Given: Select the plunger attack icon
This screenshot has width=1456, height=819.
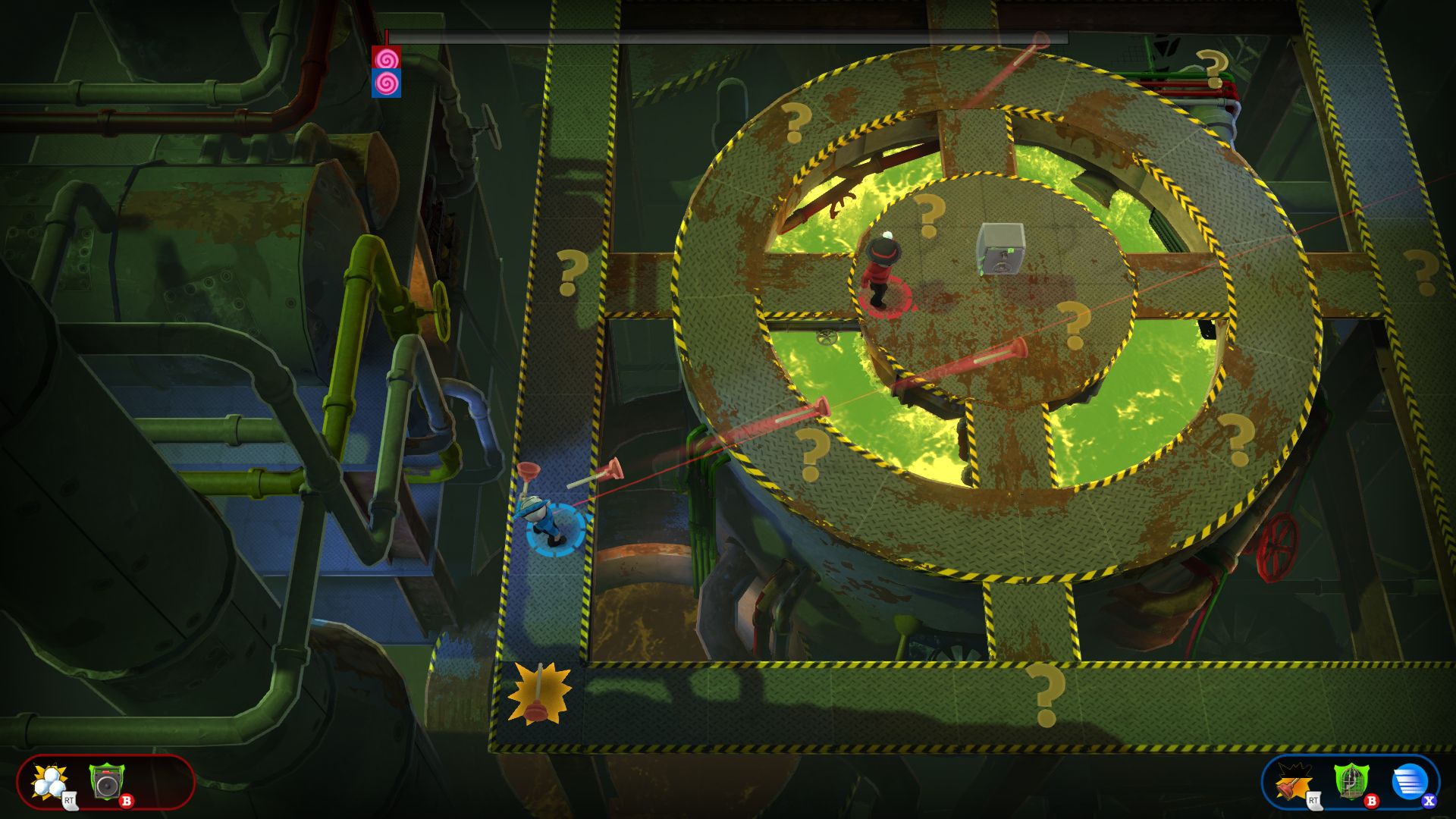Looking at the screenshot, I should [1294, 782].
